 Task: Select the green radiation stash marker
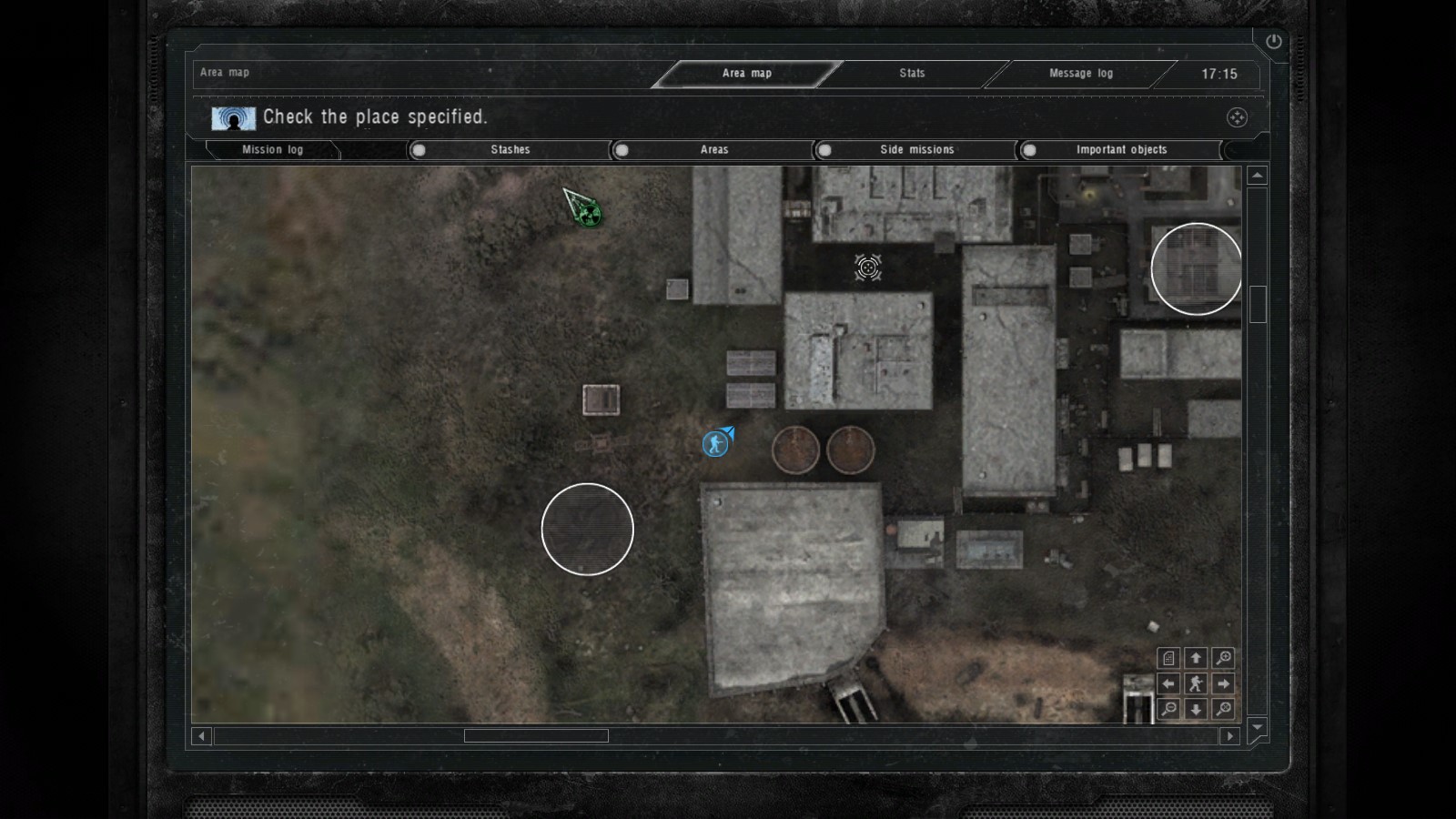589,215
